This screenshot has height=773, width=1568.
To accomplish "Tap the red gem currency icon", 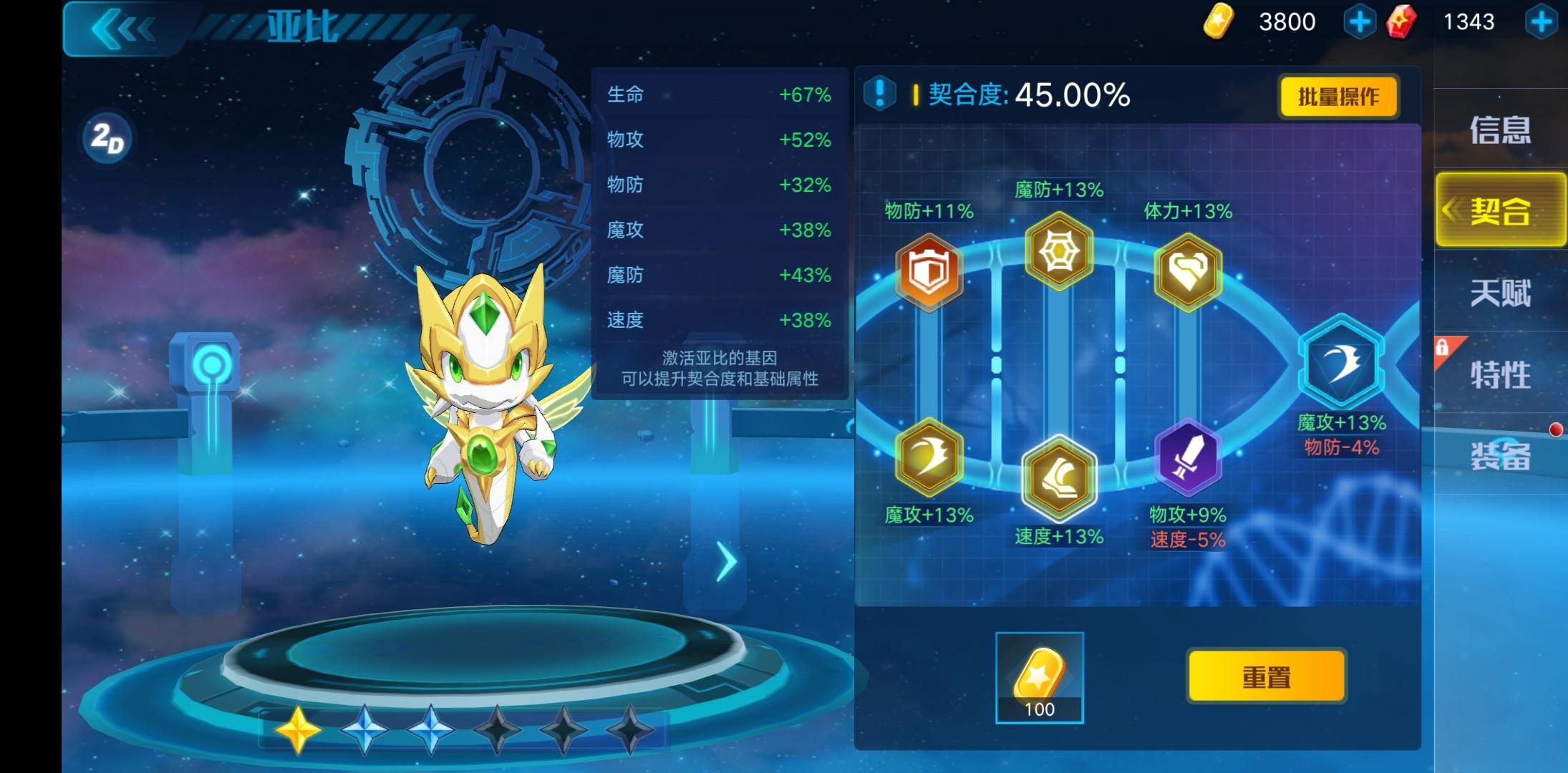I will 1400,21.
